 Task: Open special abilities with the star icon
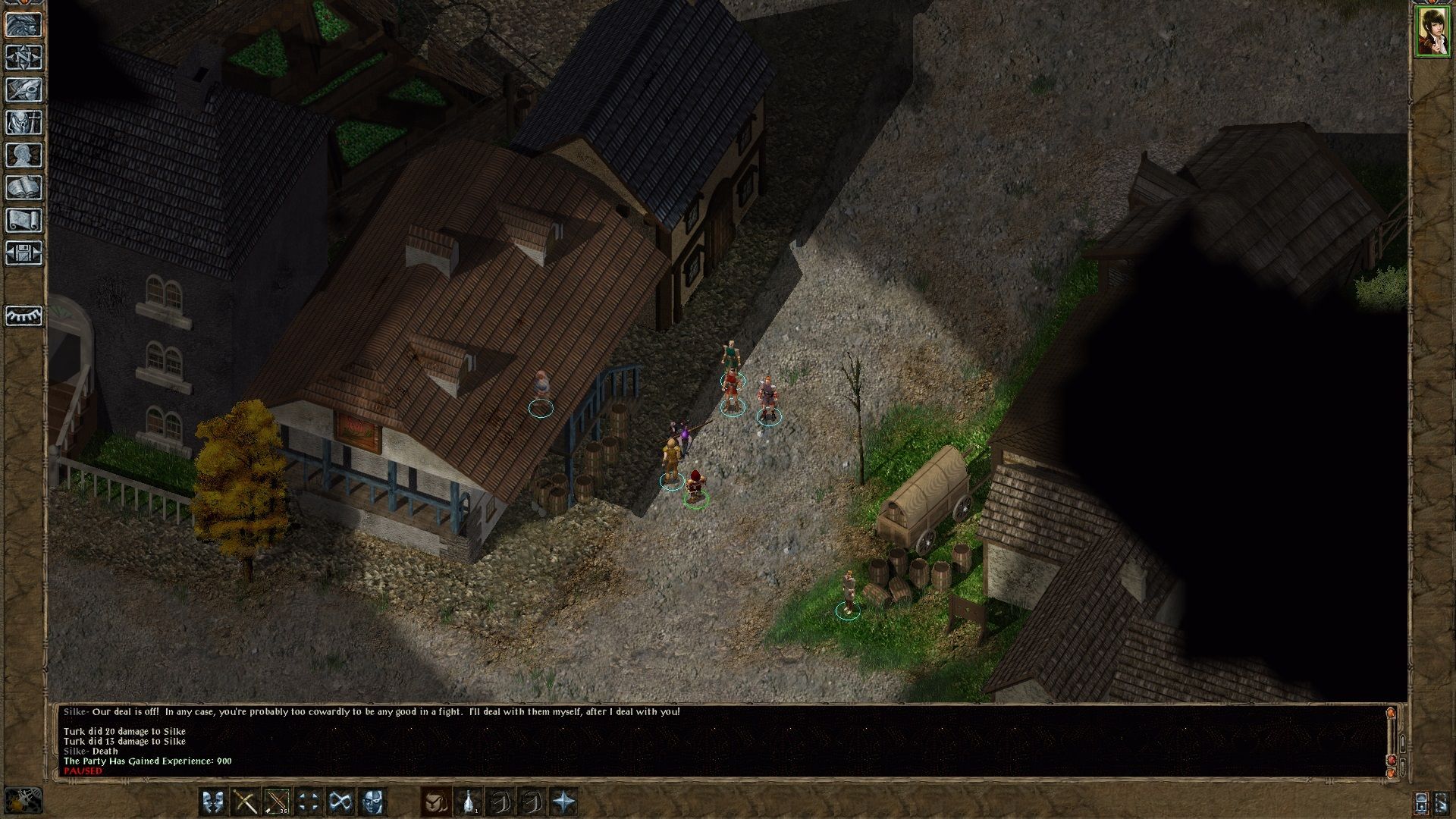[x=563, y=802]
